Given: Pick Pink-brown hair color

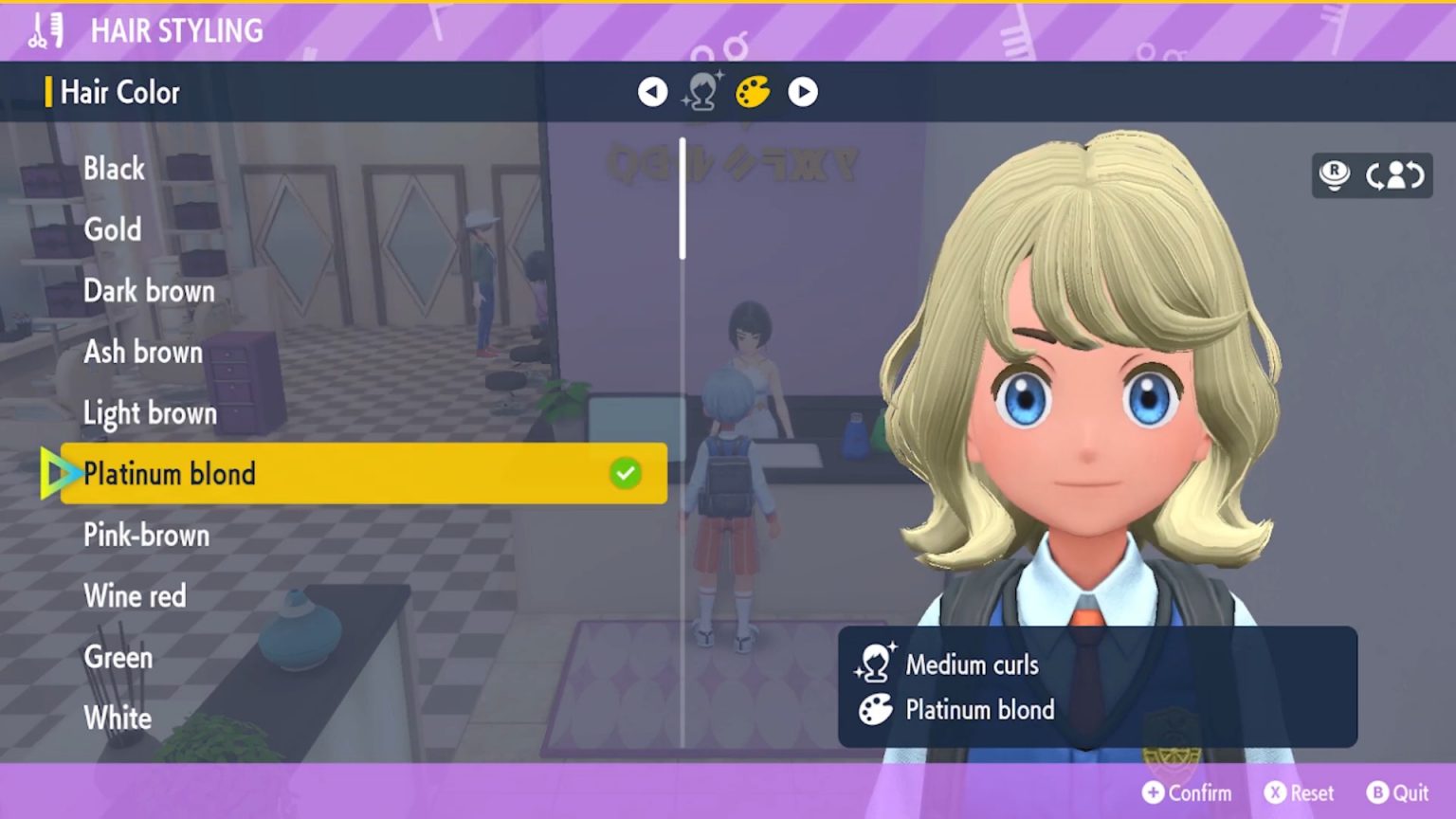Looking at the screenshot, I should click(146, 535).
